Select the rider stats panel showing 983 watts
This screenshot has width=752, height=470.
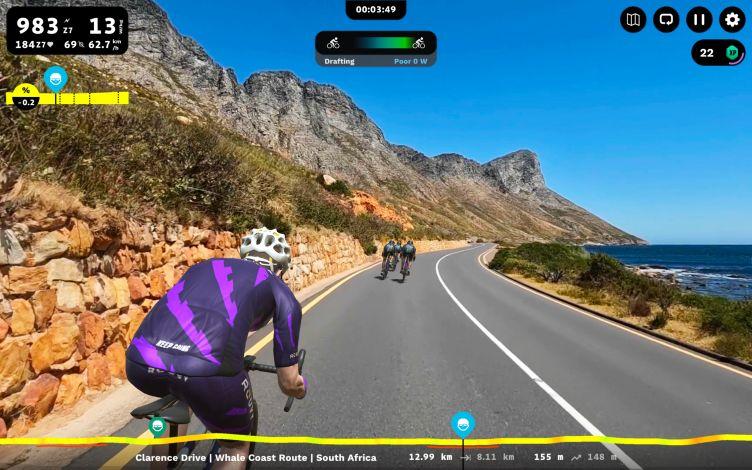click(67, 31)
